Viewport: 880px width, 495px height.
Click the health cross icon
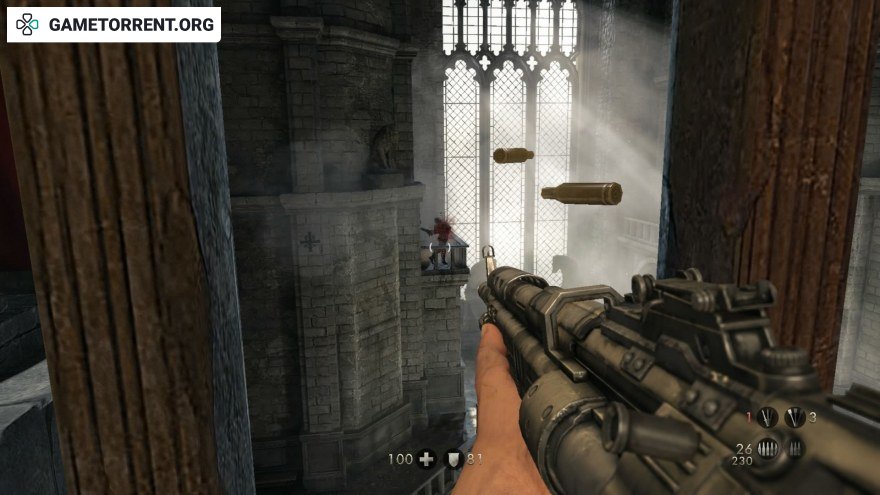(427, 460)
